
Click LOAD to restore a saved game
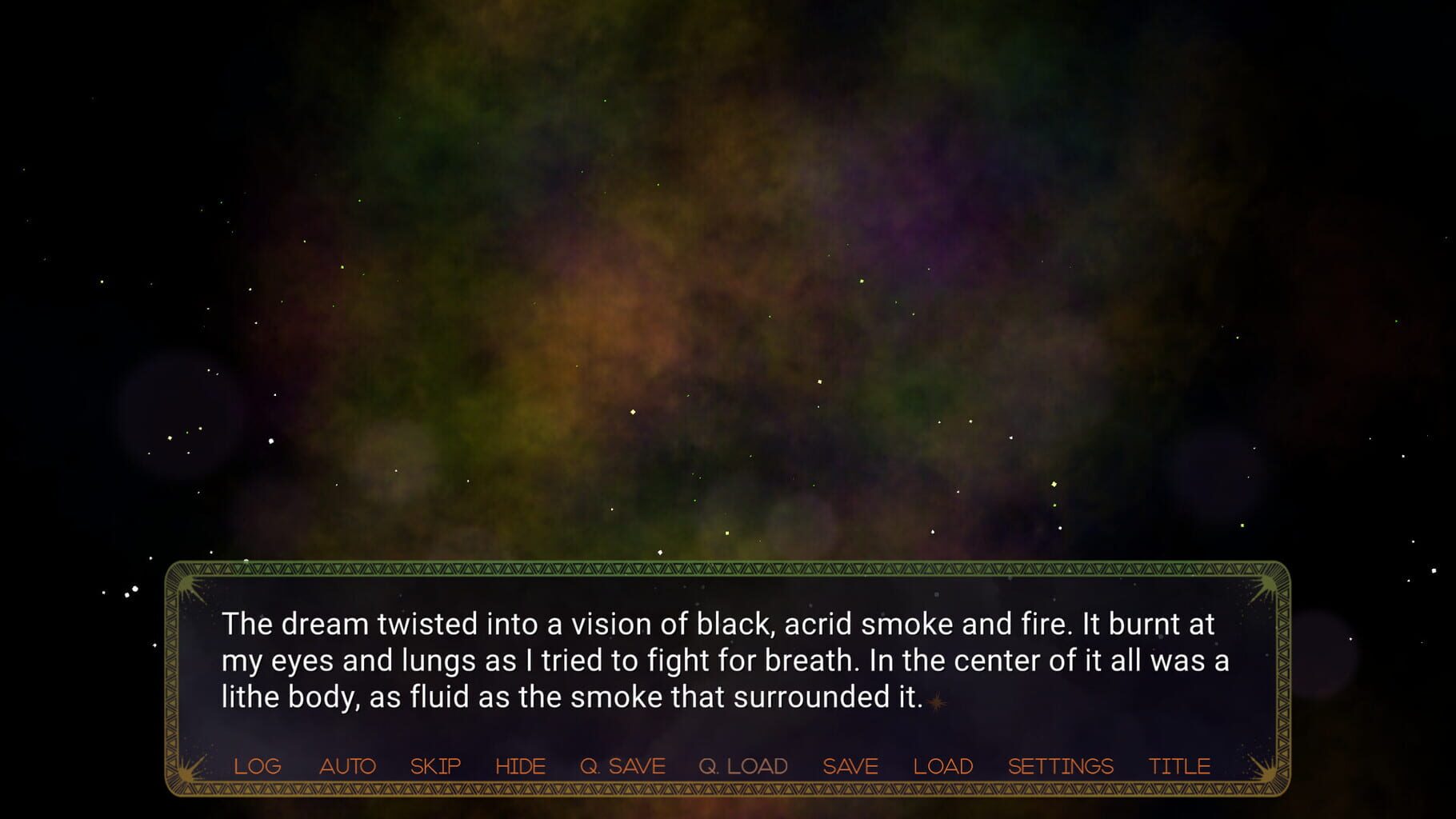pyautogui.click(x=943, y=765)
